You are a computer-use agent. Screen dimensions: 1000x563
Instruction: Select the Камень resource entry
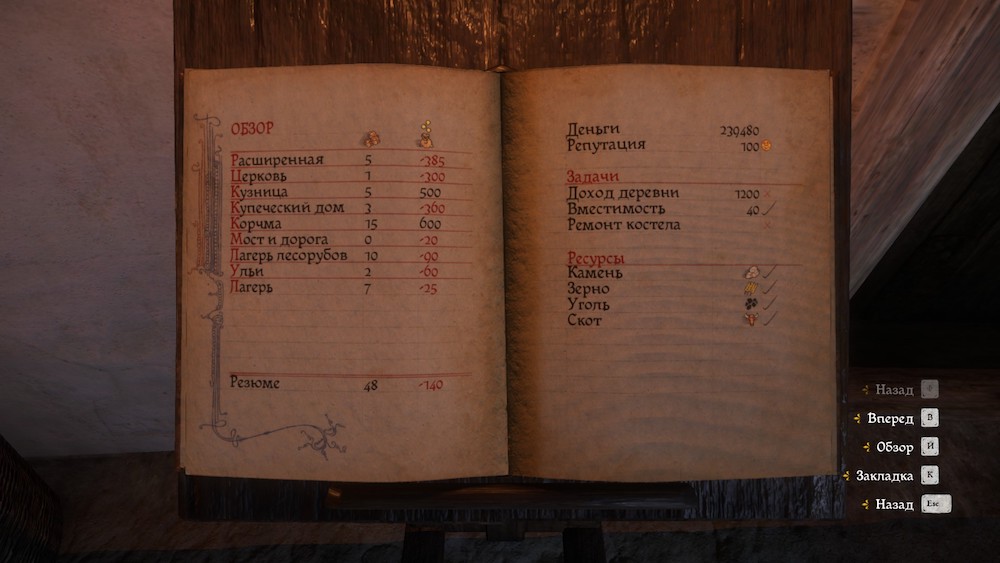pyautogui.click(x=594, y=273)
